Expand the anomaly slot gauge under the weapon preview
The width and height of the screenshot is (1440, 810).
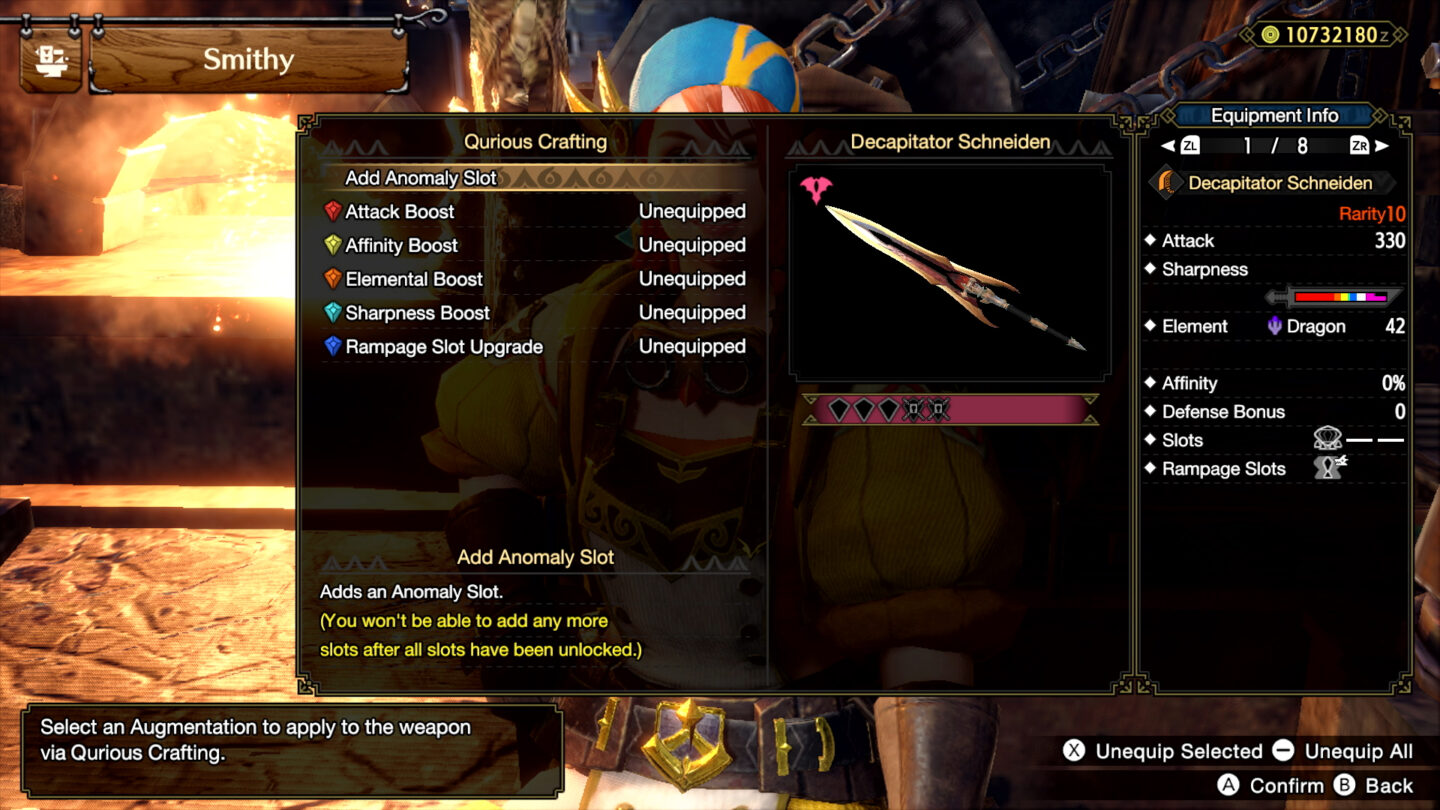(948, 410)
